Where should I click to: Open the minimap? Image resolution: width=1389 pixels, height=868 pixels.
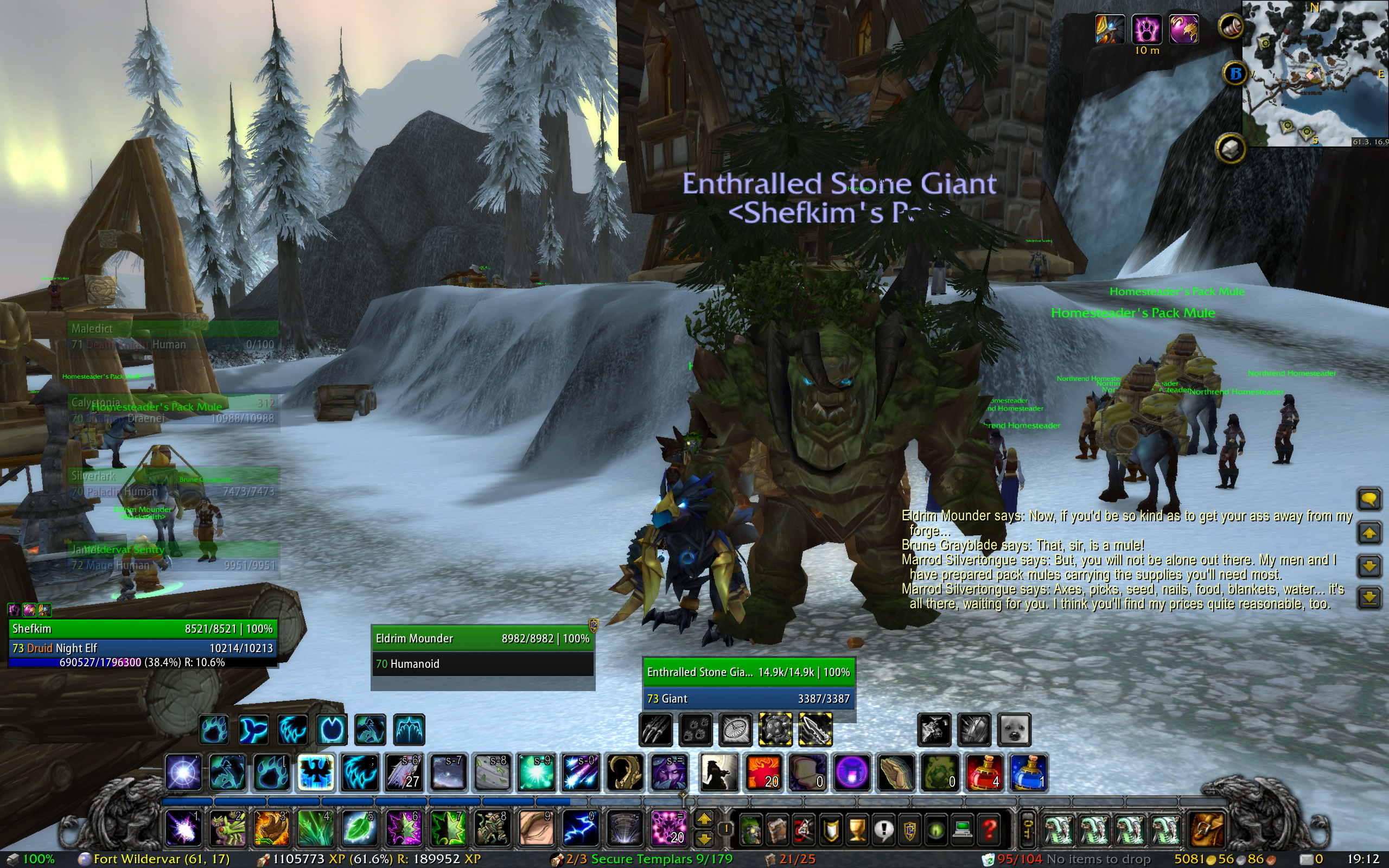[1315, 73]
